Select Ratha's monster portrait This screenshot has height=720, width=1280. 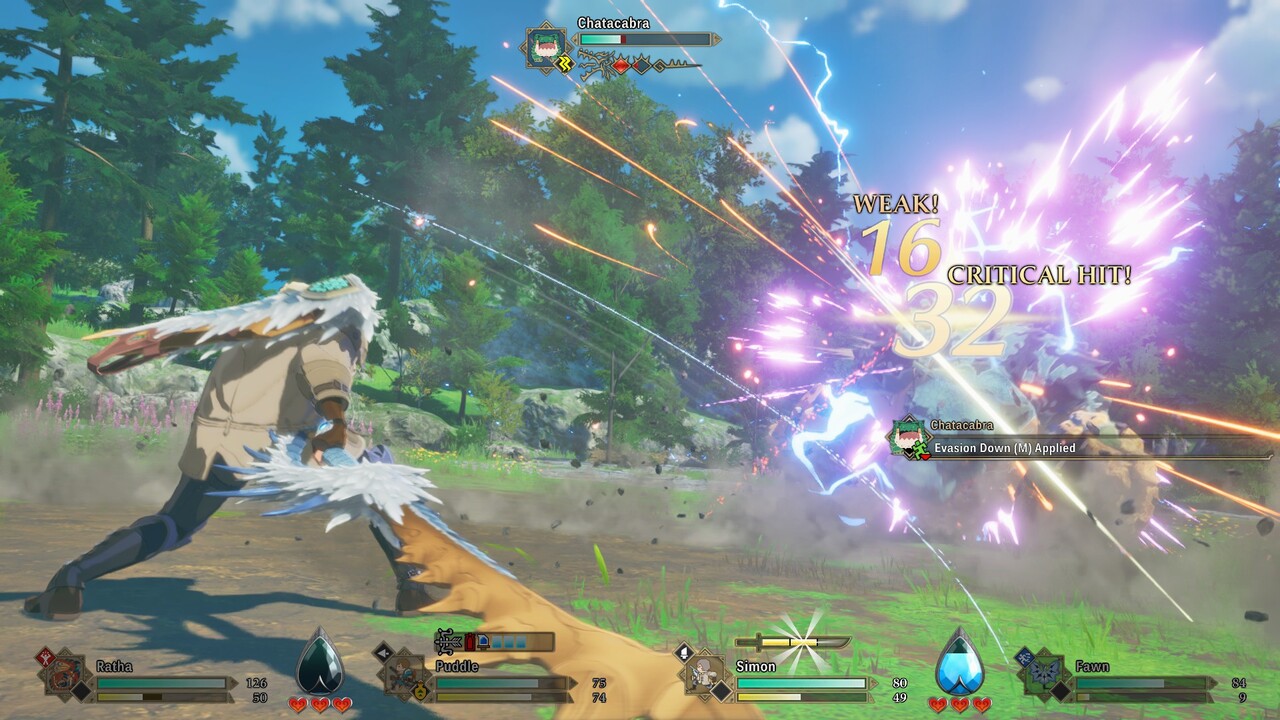(x=66, y=675)
